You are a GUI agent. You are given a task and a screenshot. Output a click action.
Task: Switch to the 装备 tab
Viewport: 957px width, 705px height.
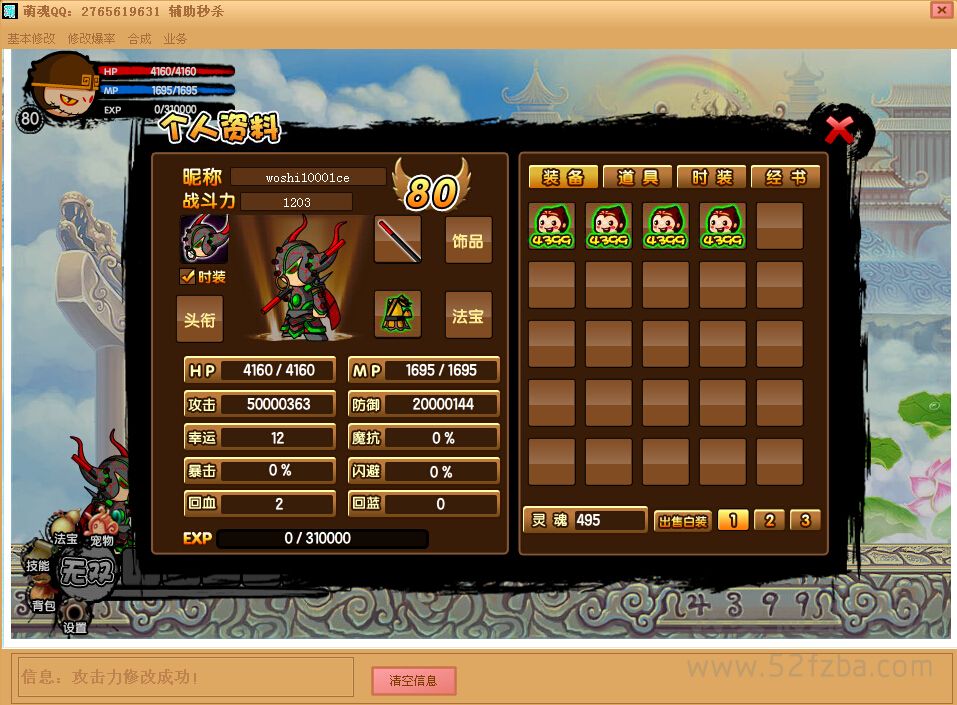[x=563, y=177]
